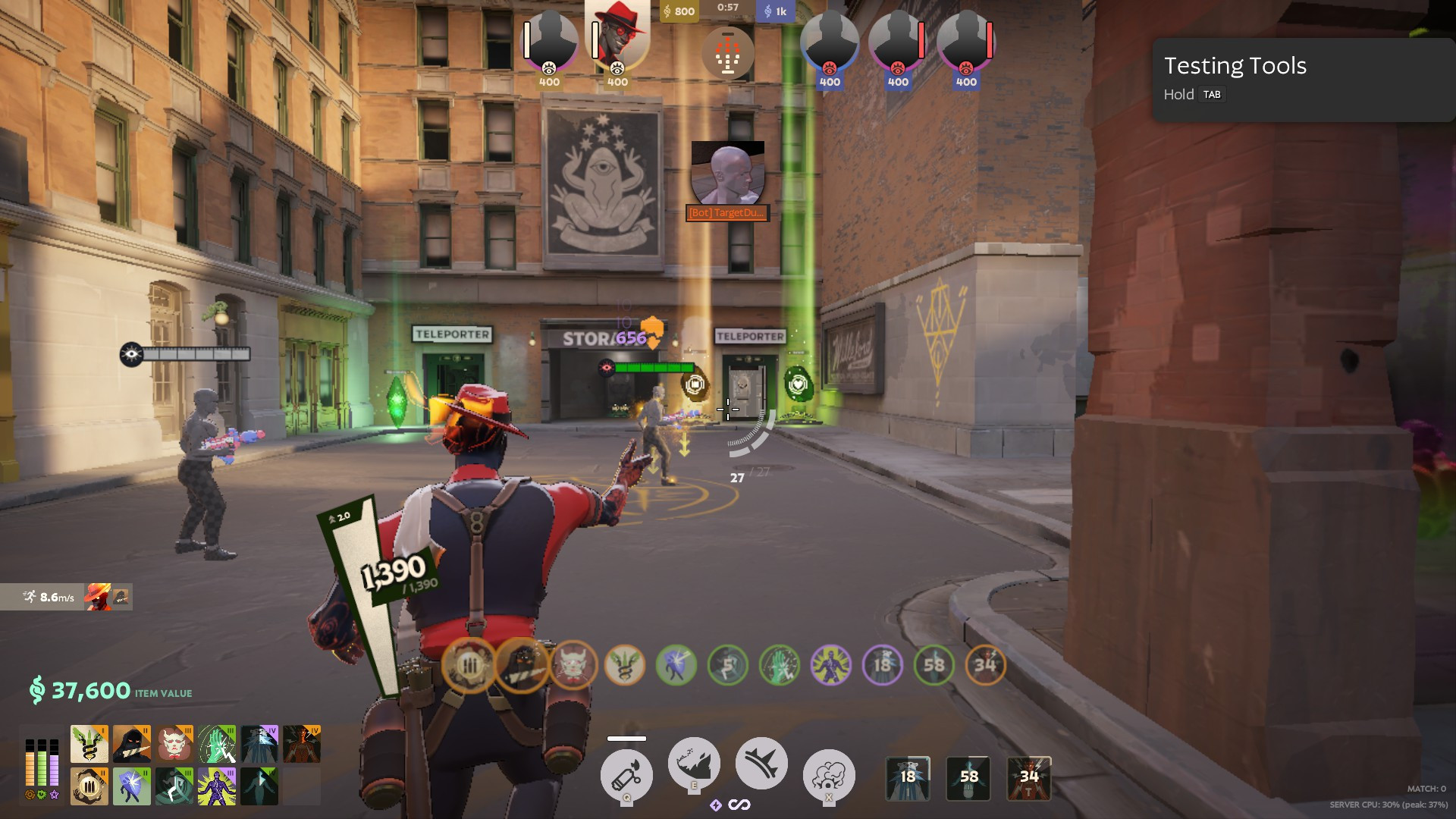
Task: Use the fire wave ability
Action: [693, 764]
